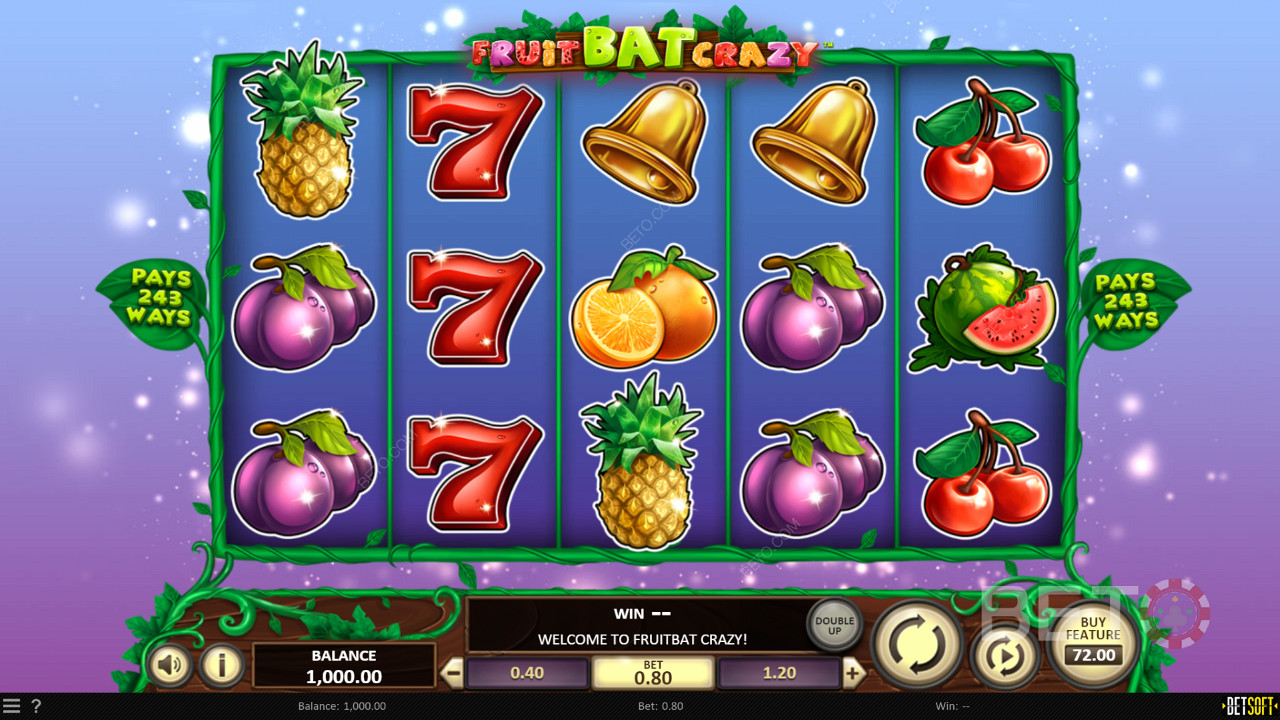The width and height of the screenshot is (1280, 720).
Task: Choose the 1.20 bet option
Action: click(x=779, y=673)
